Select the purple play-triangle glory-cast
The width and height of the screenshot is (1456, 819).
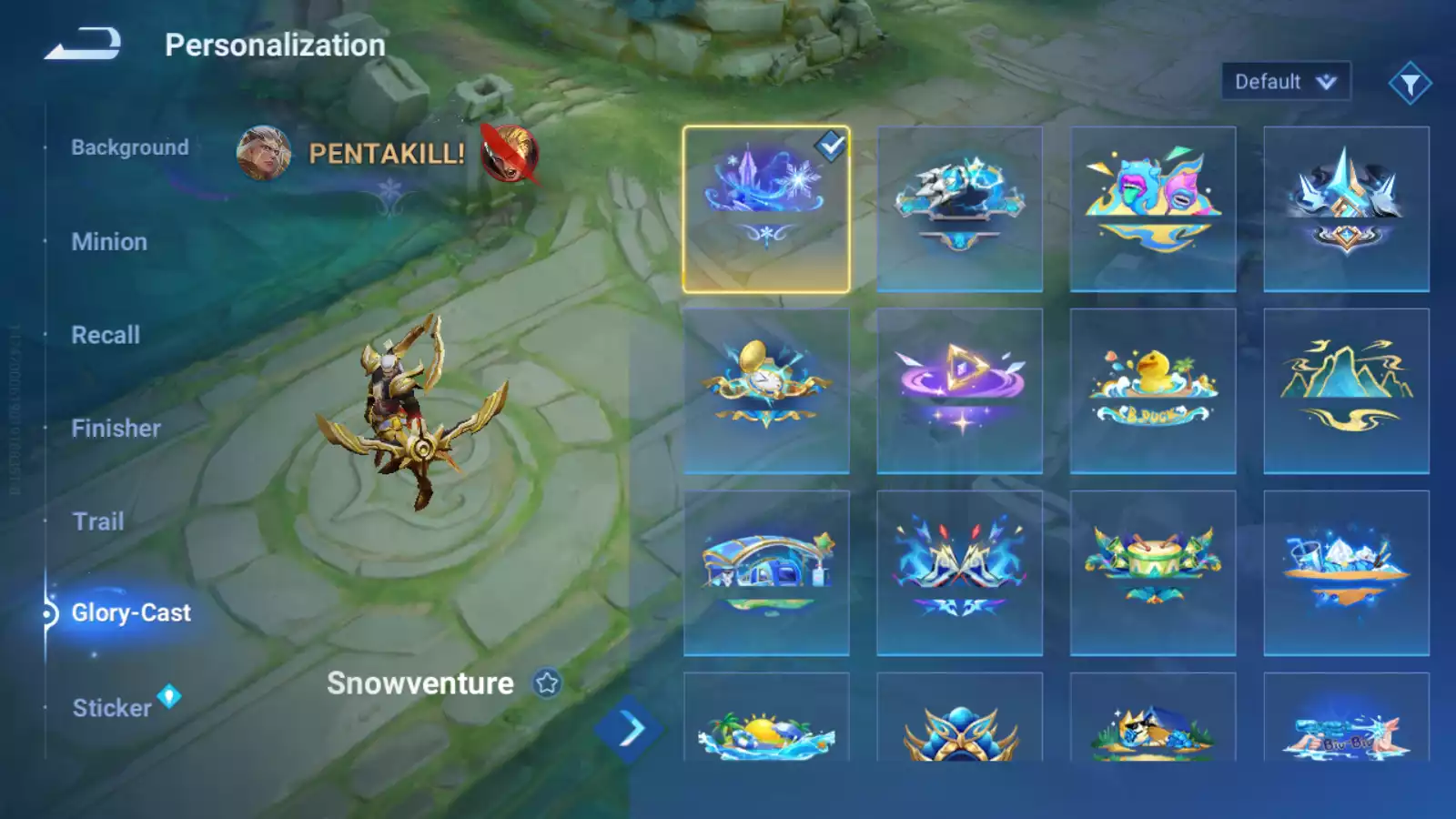pyautogui.click(x=959, y=391)
